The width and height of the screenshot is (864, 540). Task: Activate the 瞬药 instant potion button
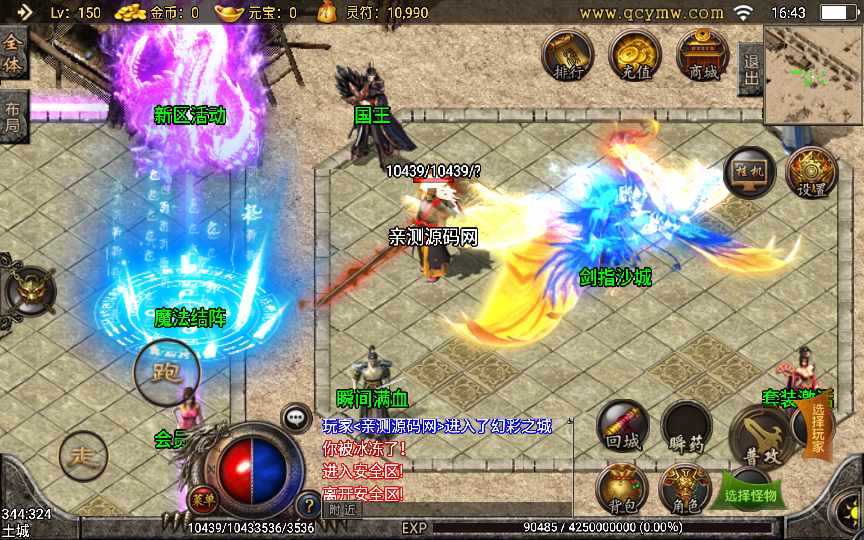686,426
